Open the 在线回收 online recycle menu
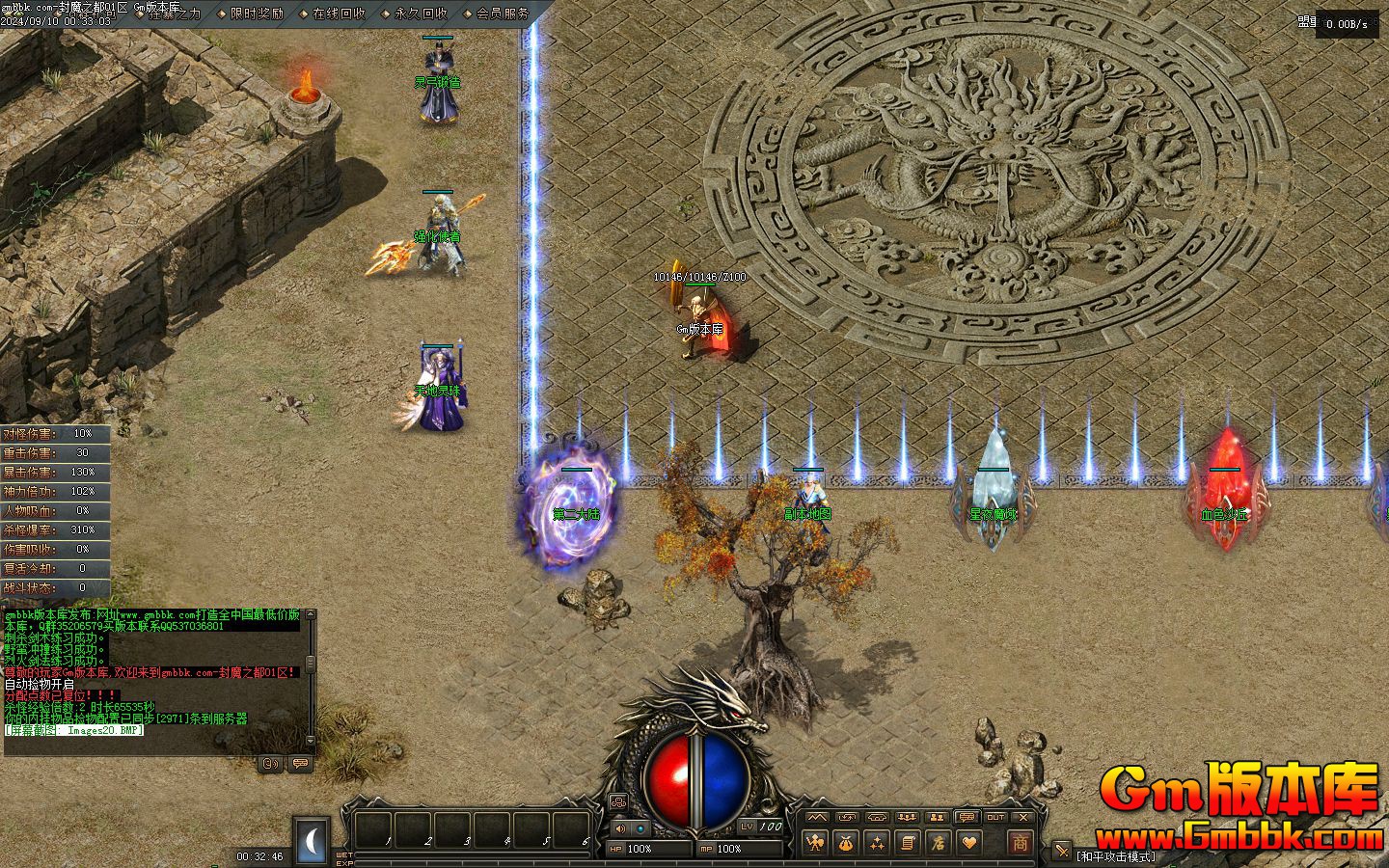The width and height of the screenshot is (1389, 868). (339, 14)
